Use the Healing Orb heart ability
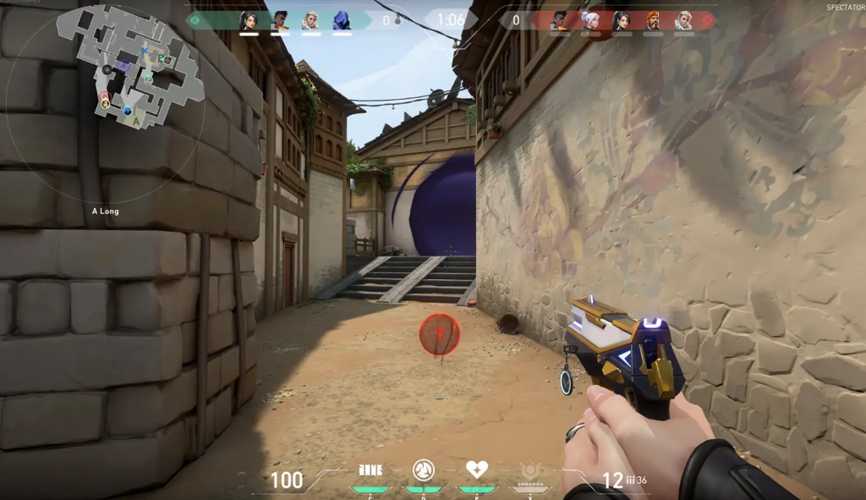This screenshot has width=866, height=500. (x=477, y=470)
